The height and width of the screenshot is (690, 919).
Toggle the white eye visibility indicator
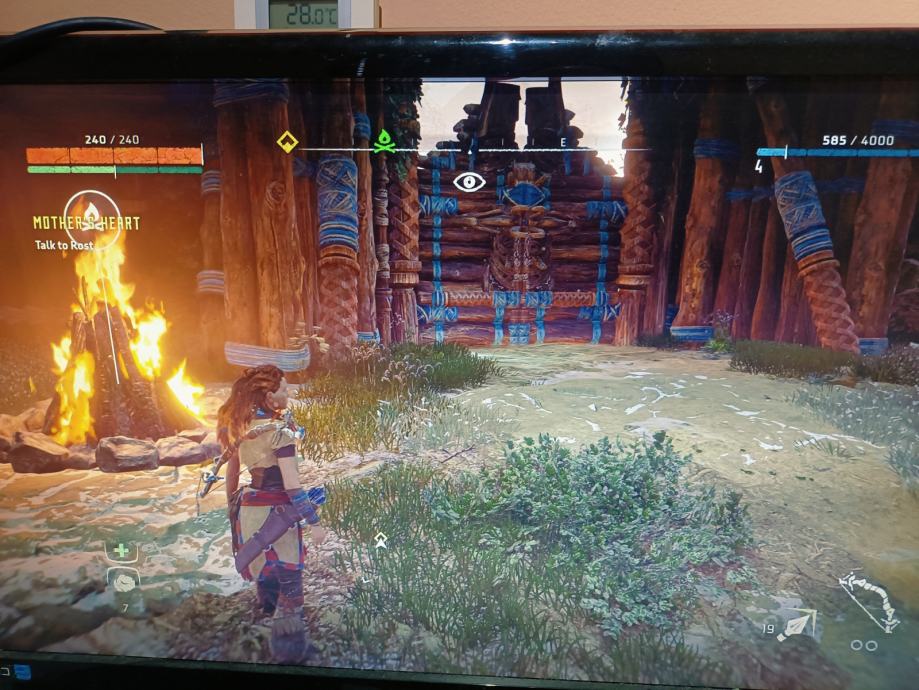pyautogui.click(x=469, y=182)
